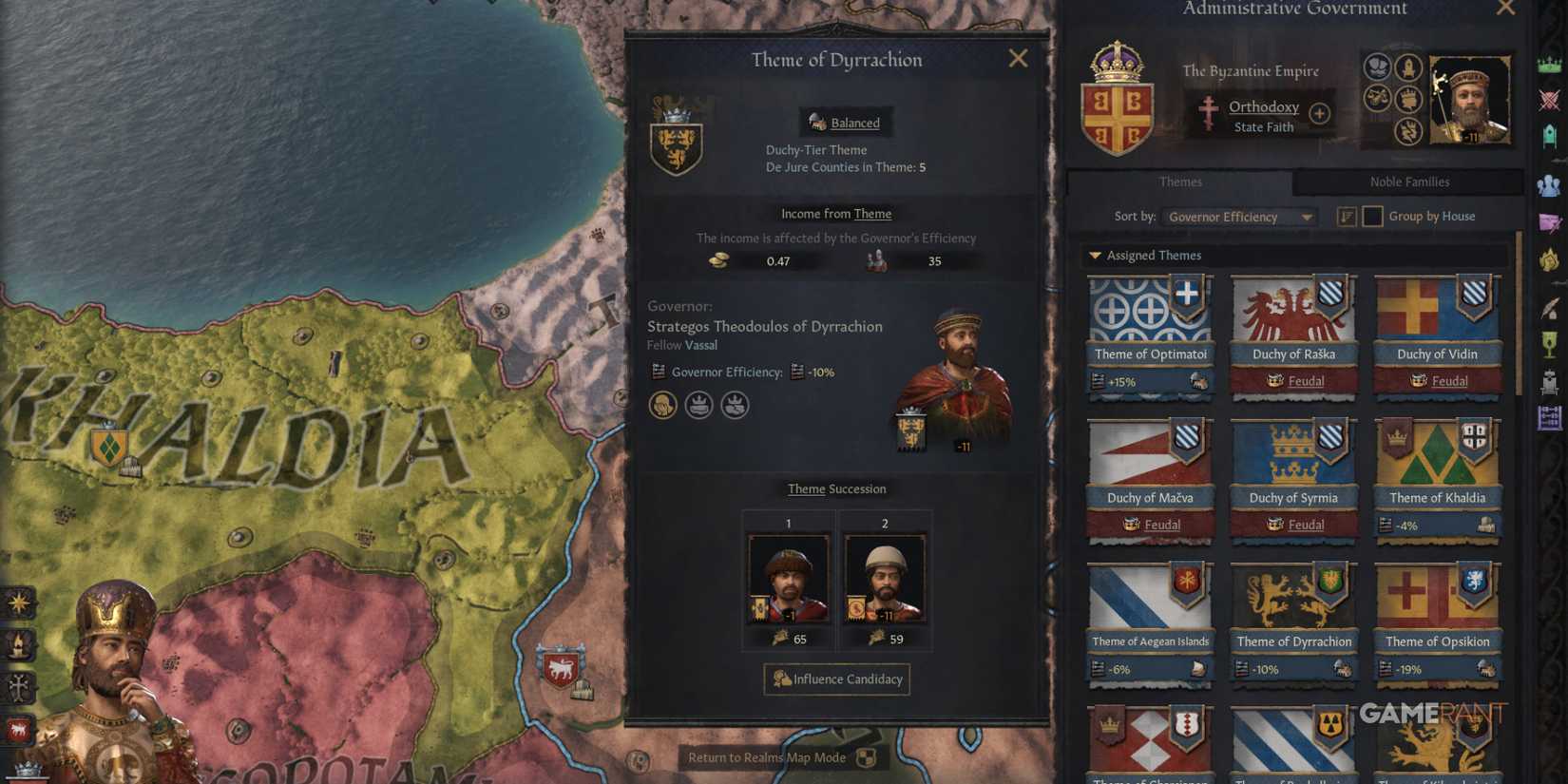1568x784 pixels.
Task: Open the Council icon in right sidebar
Action: 1549,138
